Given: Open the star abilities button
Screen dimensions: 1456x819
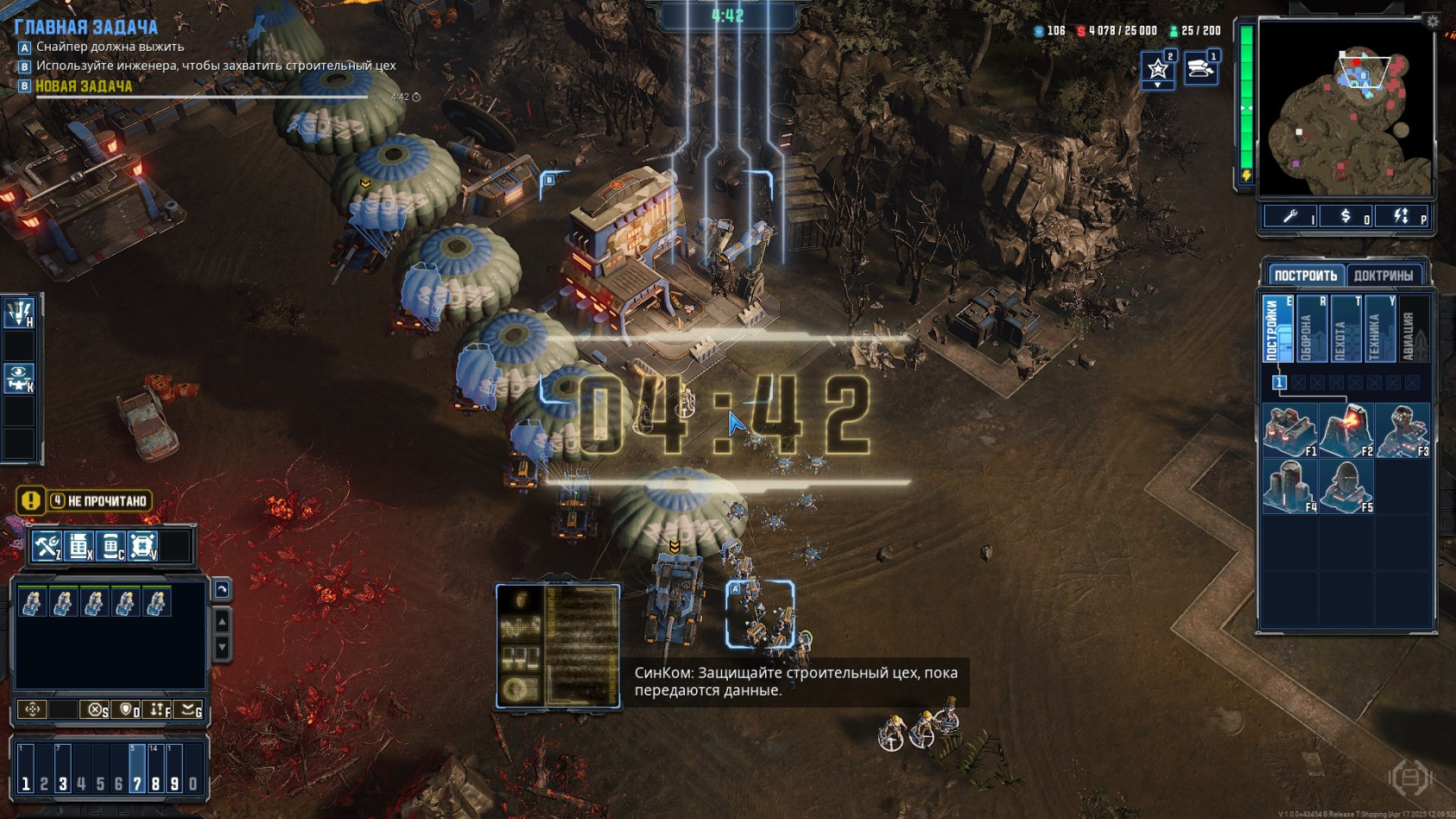Looking at the screenshot, I should (x=1157, y=68).
